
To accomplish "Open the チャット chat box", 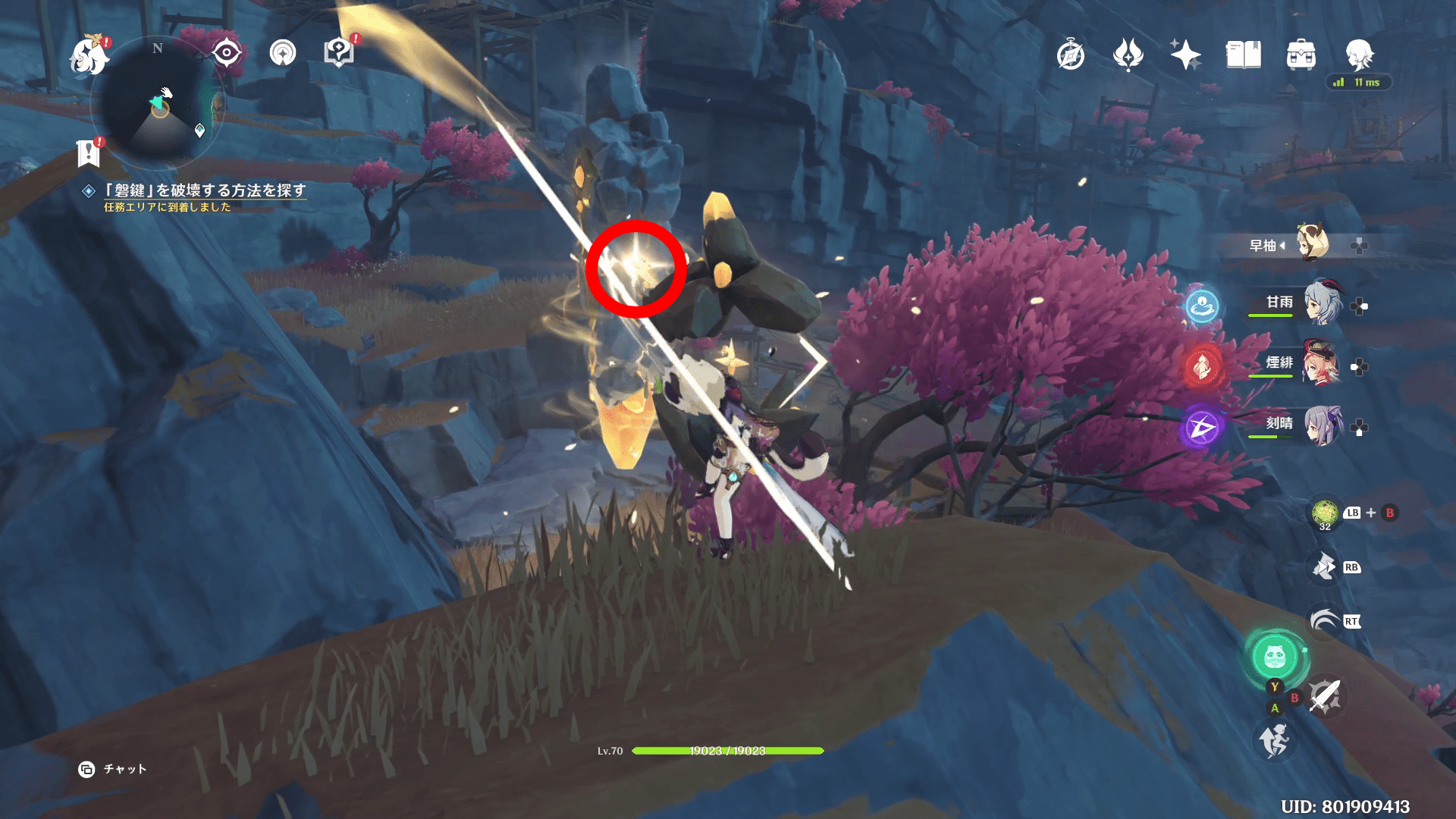I will coord(112,769).
